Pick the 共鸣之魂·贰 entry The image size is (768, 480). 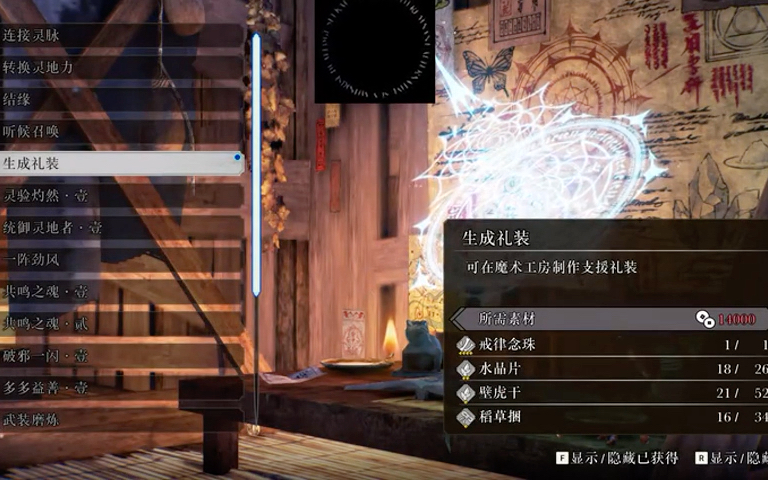[120, 324]
